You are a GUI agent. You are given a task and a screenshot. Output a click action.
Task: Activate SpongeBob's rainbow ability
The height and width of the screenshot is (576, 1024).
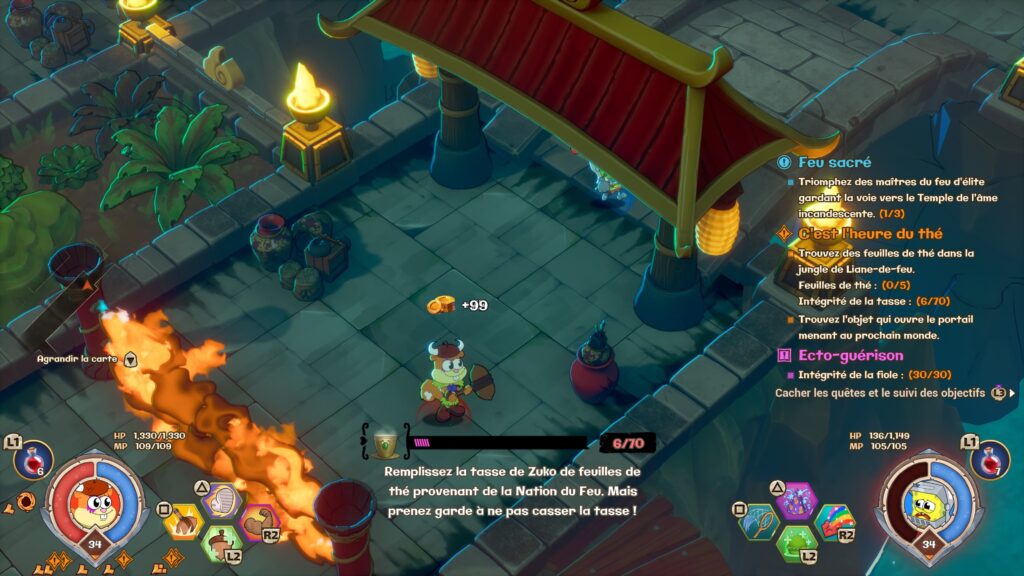point(835,521)
